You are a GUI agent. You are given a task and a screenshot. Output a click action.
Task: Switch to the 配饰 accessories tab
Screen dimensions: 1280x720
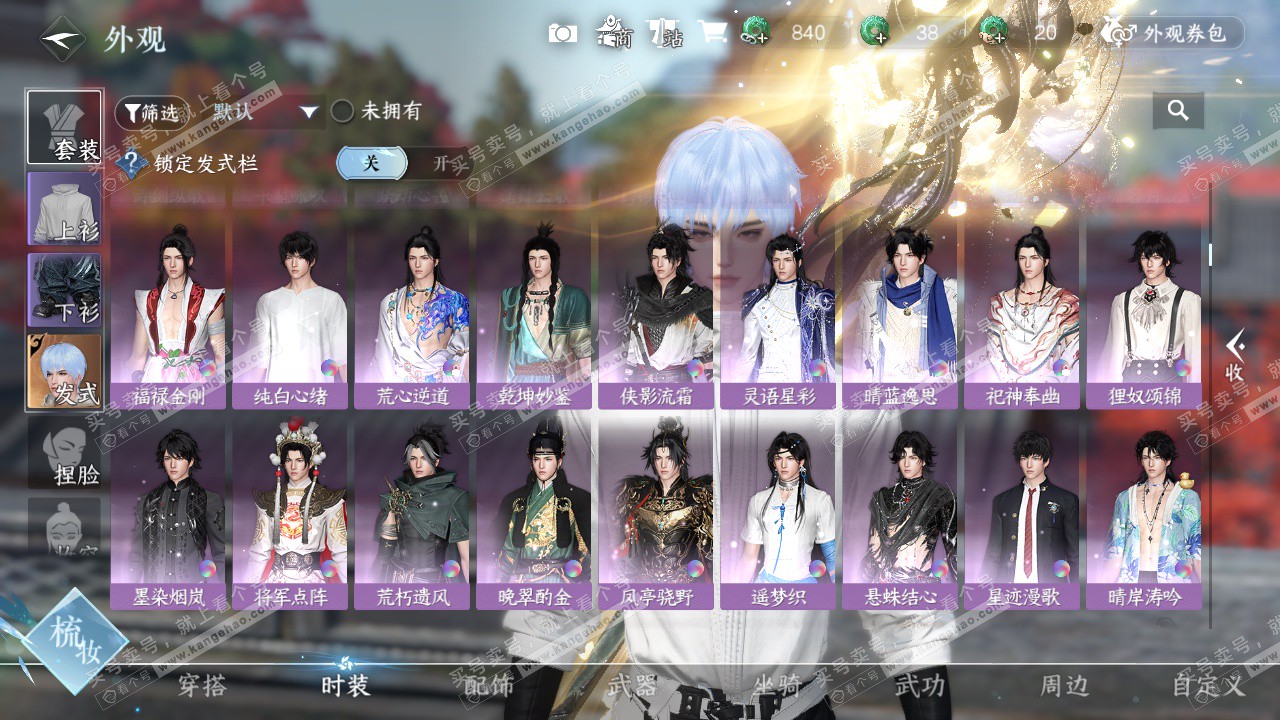(489, 686)
